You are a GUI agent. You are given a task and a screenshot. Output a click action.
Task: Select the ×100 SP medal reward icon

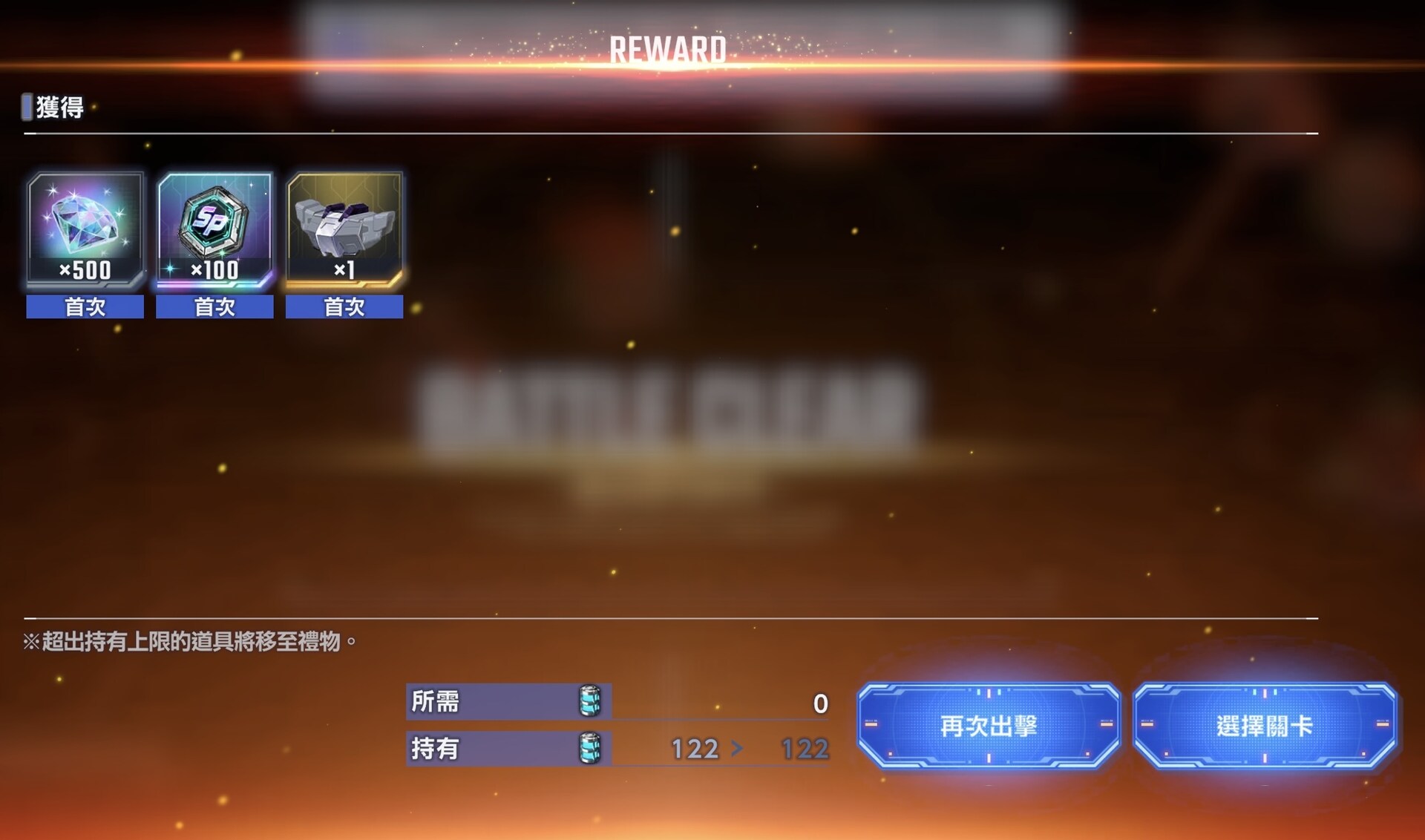[214, 230]
